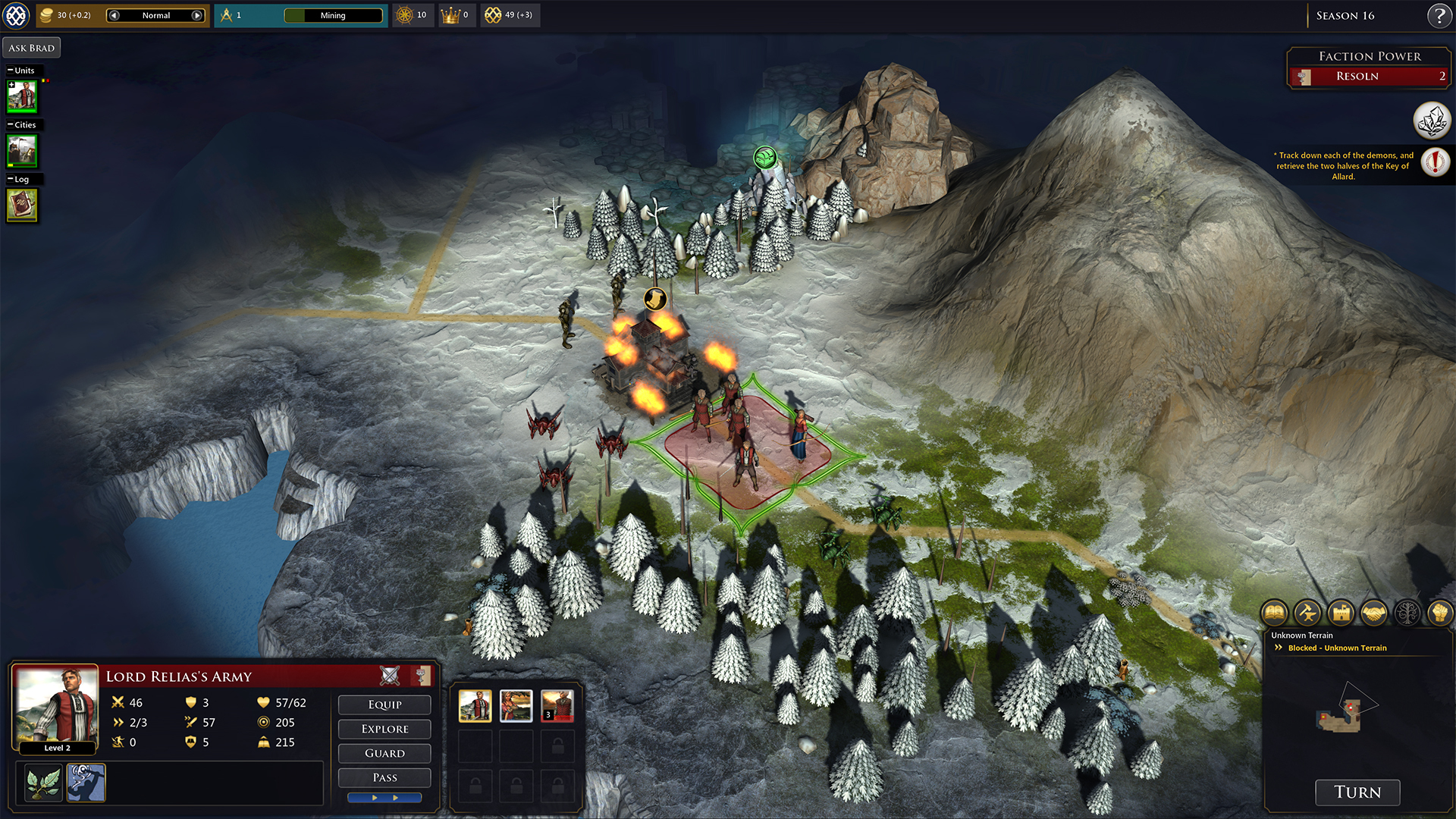Collapse the Log section
Screen dimensions: 1456x819
click(11, 180)
